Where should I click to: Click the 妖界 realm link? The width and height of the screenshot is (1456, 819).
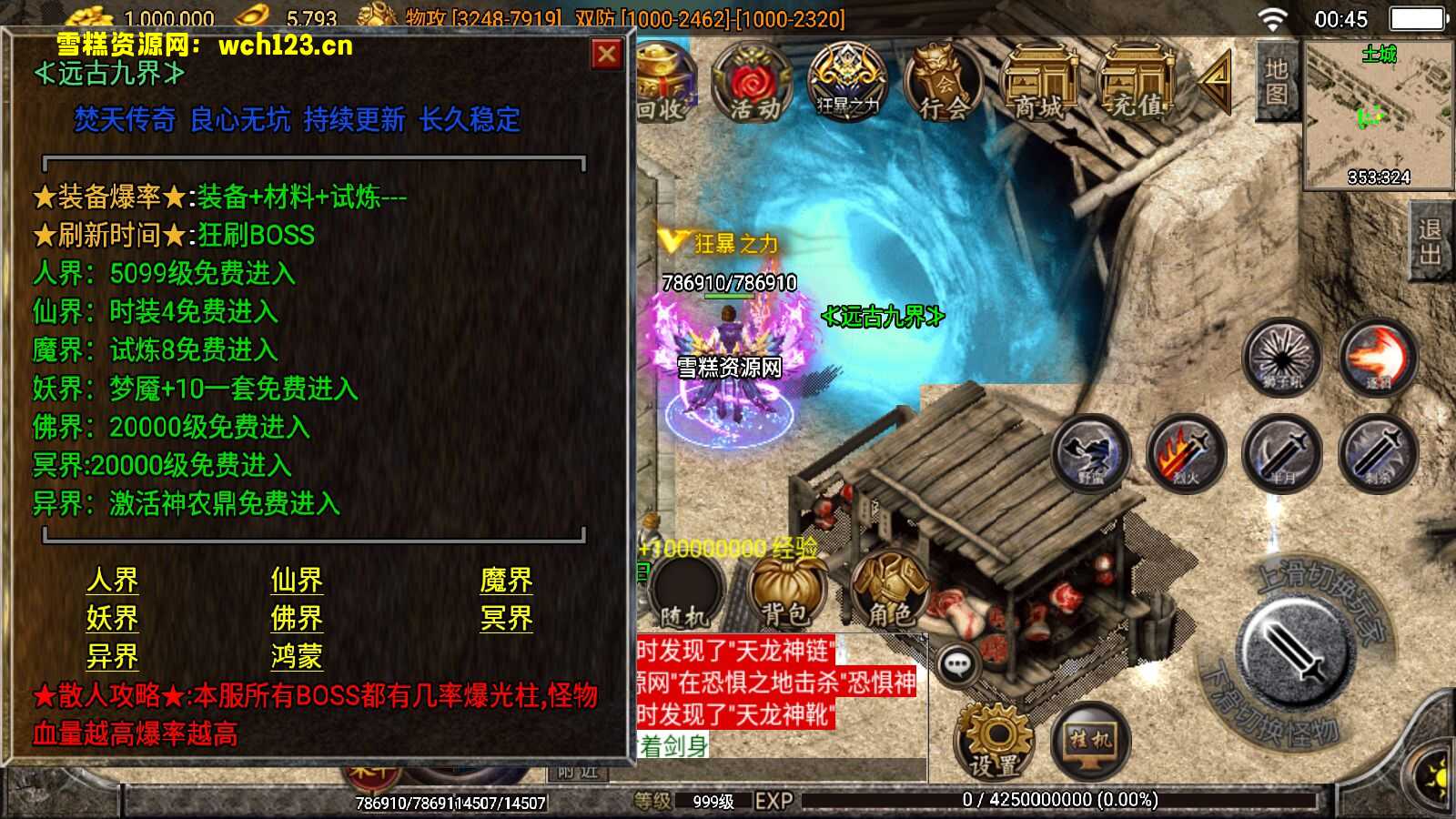pos(113,618)
